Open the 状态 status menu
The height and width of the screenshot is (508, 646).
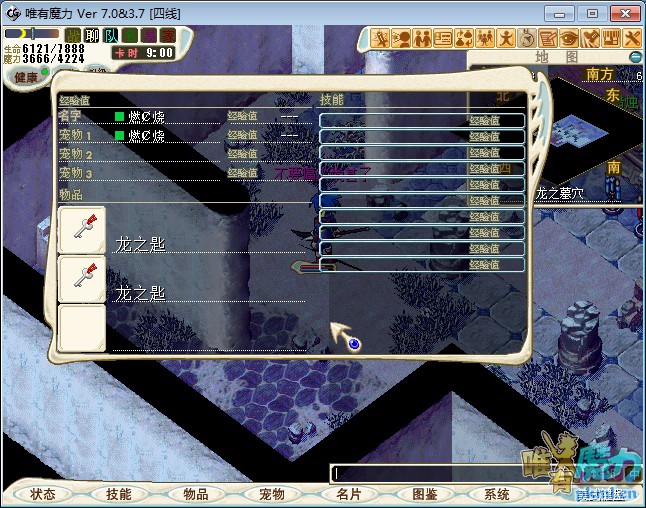(43, 494)
